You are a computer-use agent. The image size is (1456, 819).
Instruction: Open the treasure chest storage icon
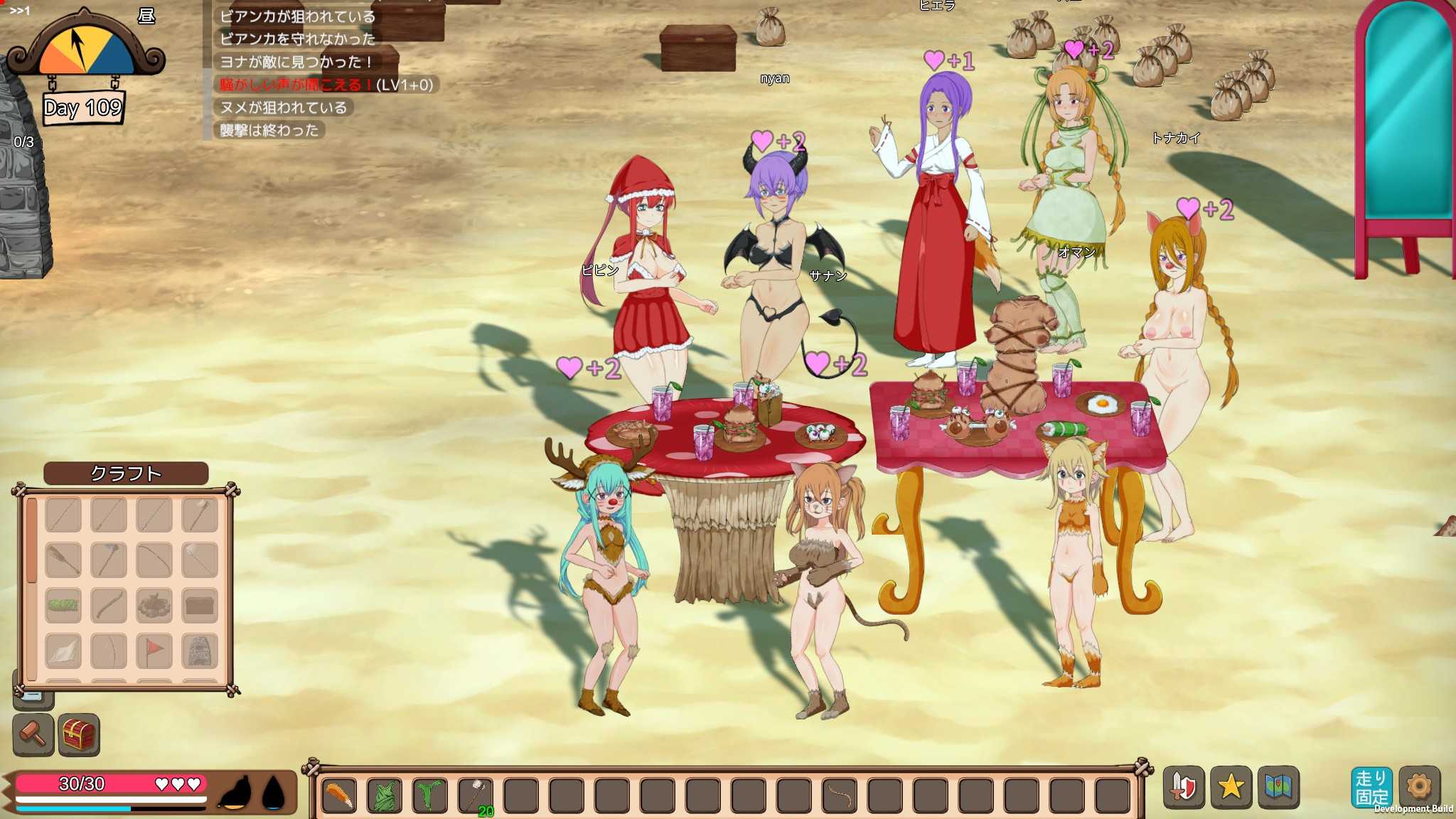tap(80, 734)
